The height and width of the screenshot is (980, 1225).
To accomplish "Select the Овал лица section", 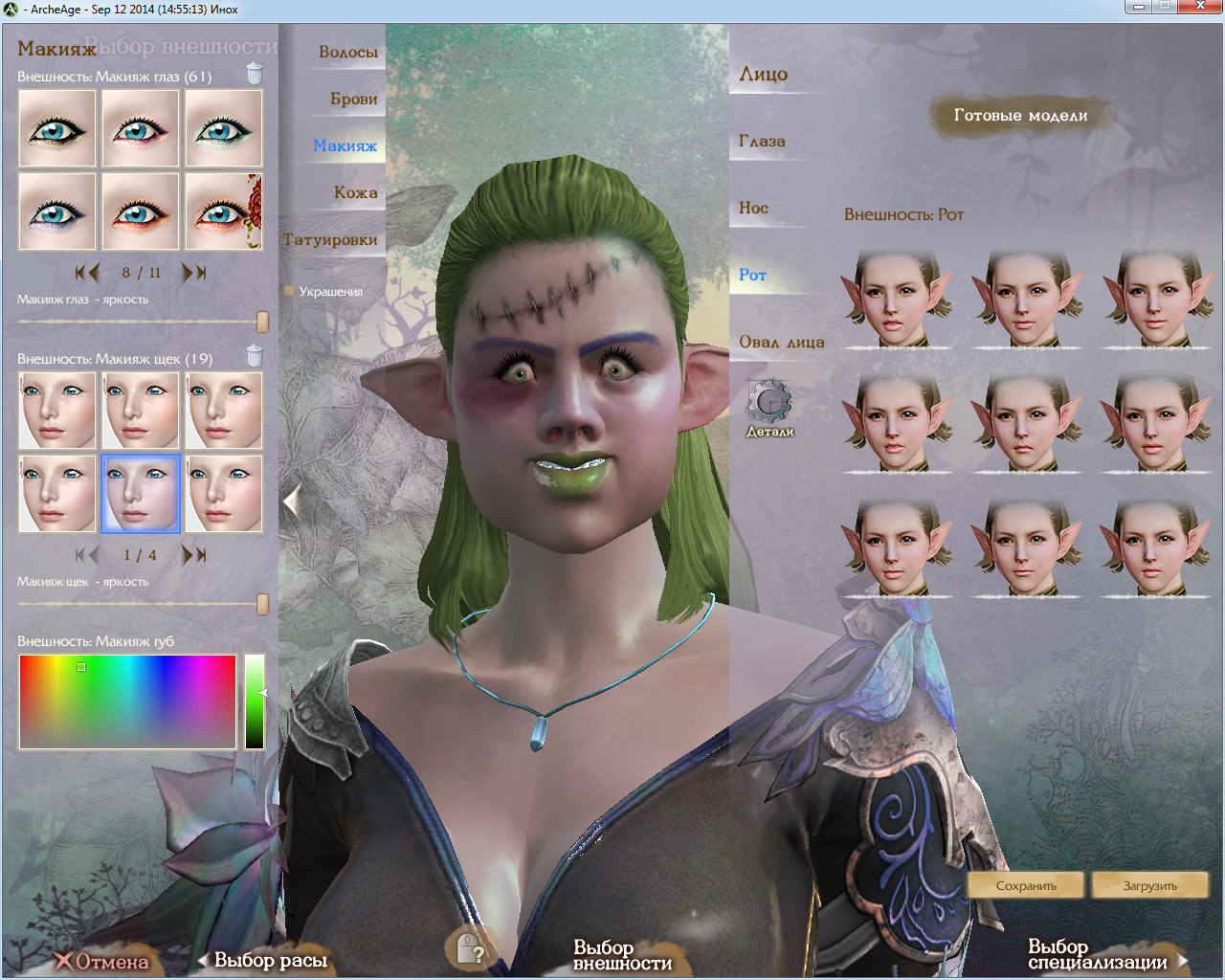I will tap(781, 342).
